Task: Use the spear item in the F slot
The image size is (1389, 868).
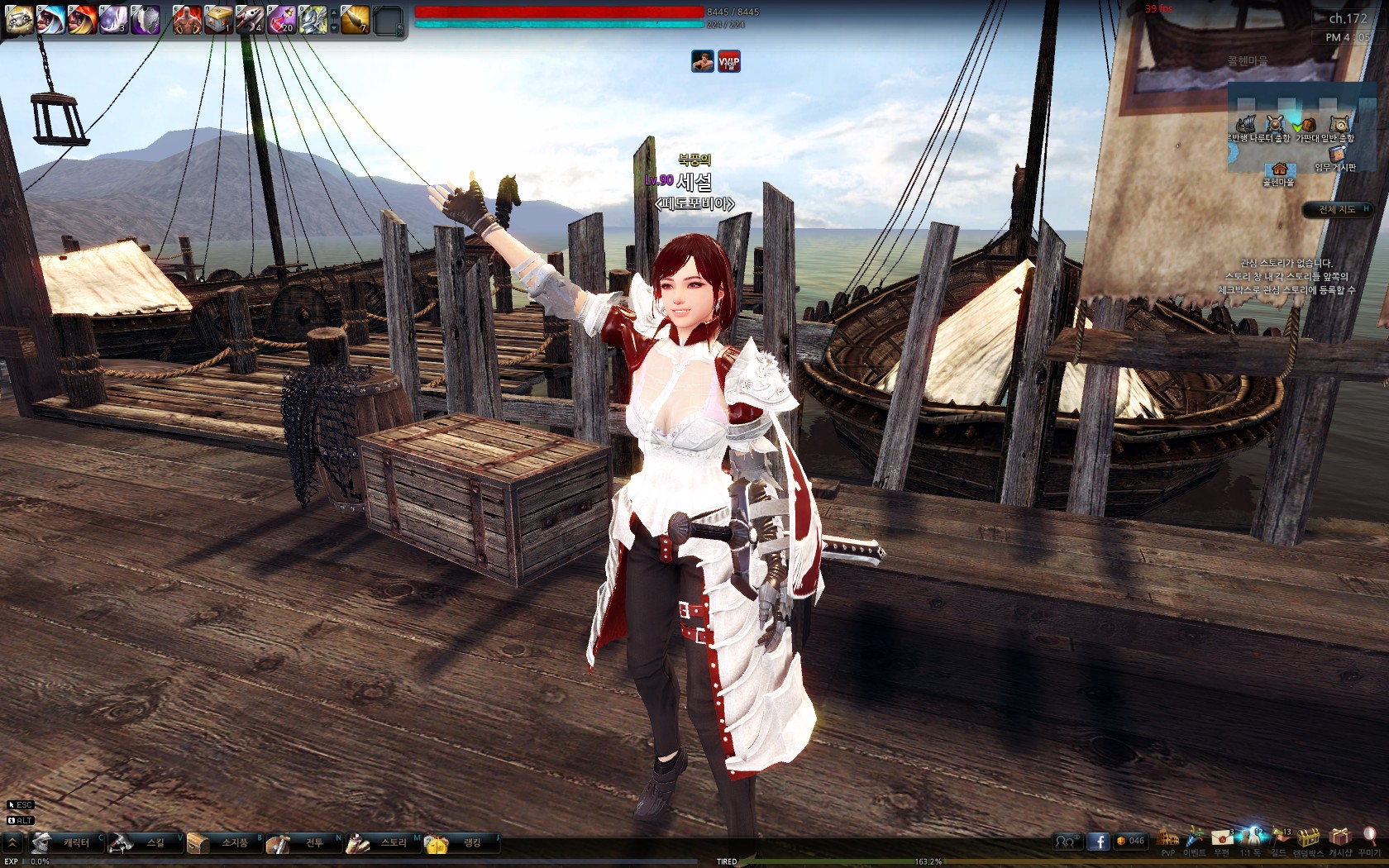Action: click(x=356, y=19)
